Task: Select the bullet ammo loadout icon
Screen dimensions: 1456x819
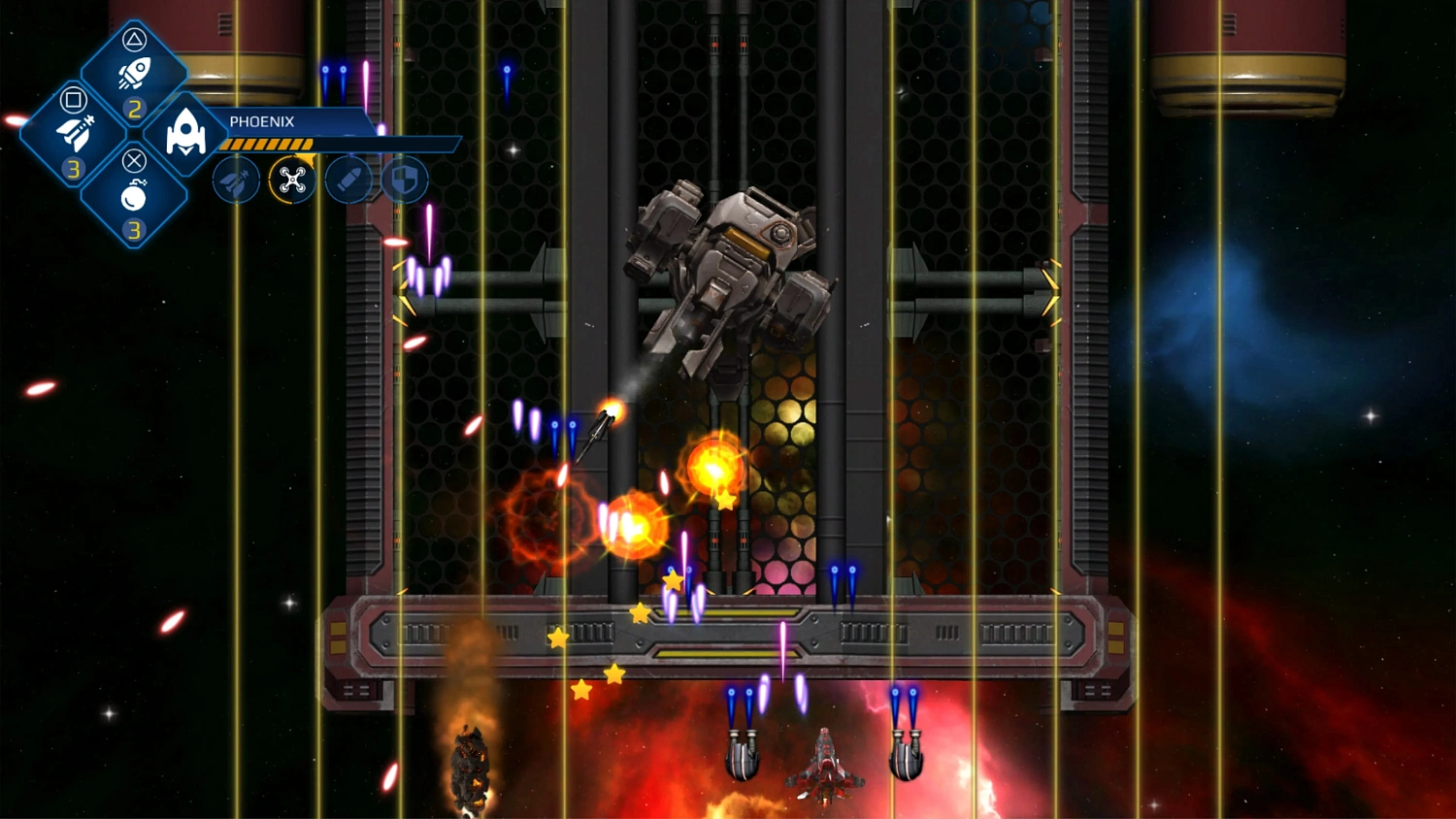Action: [x=347, y=179]
